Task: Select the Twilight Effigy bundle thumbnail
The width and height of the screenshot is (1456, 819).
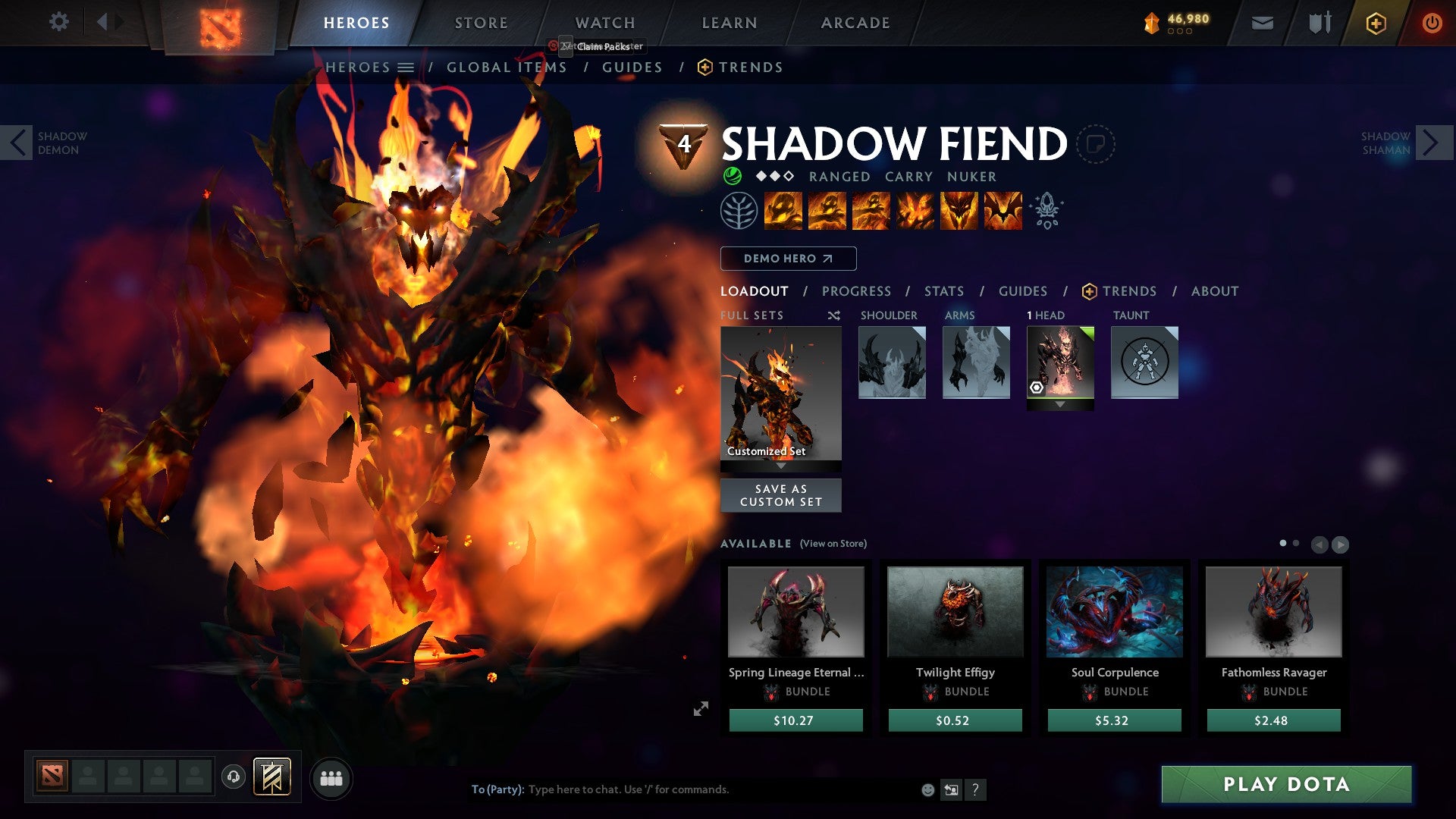Action: tap(955, 612)
